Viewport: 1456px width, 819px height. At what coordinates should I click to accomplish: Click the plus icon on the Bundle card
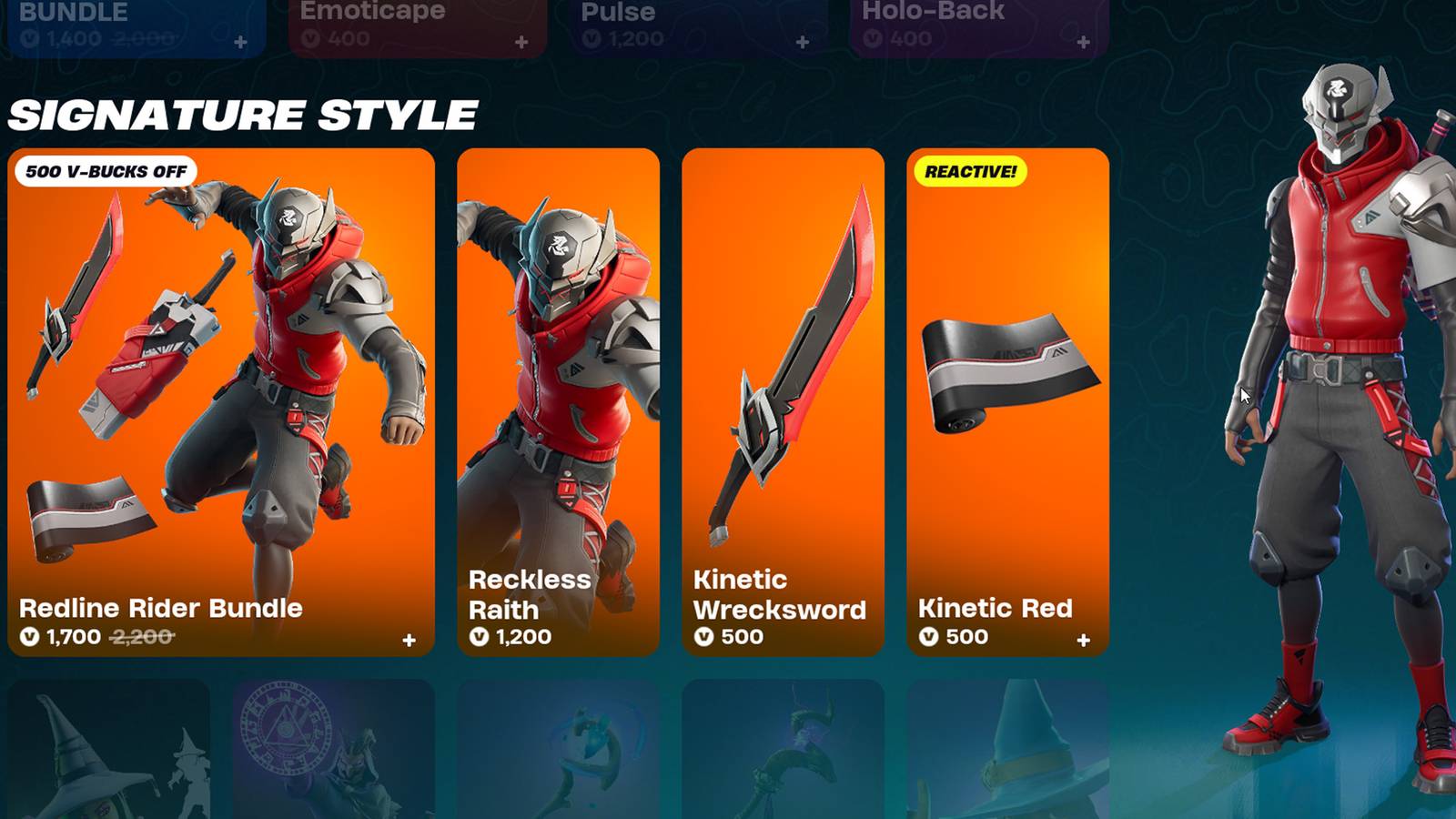239,40
